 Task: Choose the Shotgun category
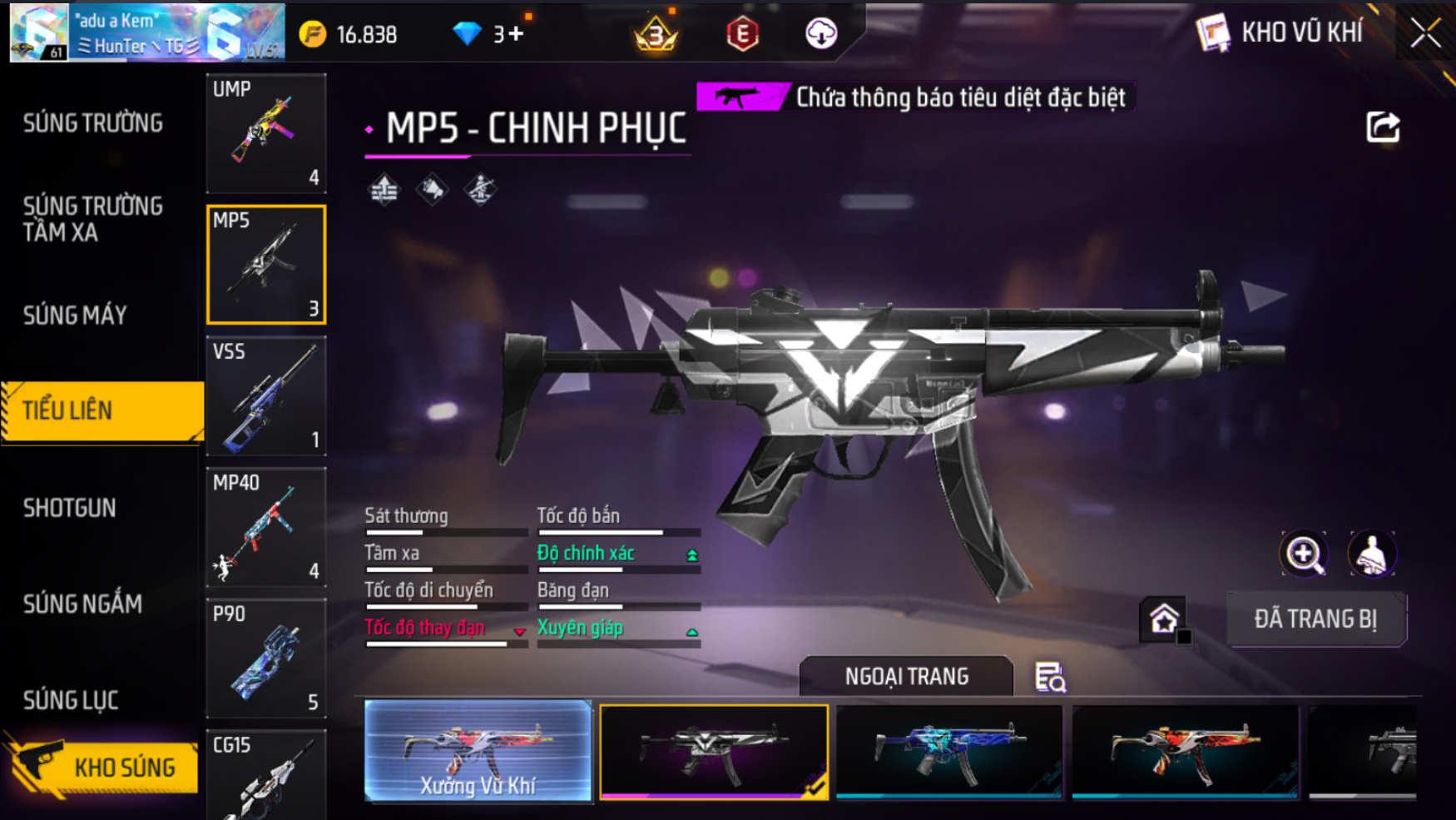coord(70,508)
